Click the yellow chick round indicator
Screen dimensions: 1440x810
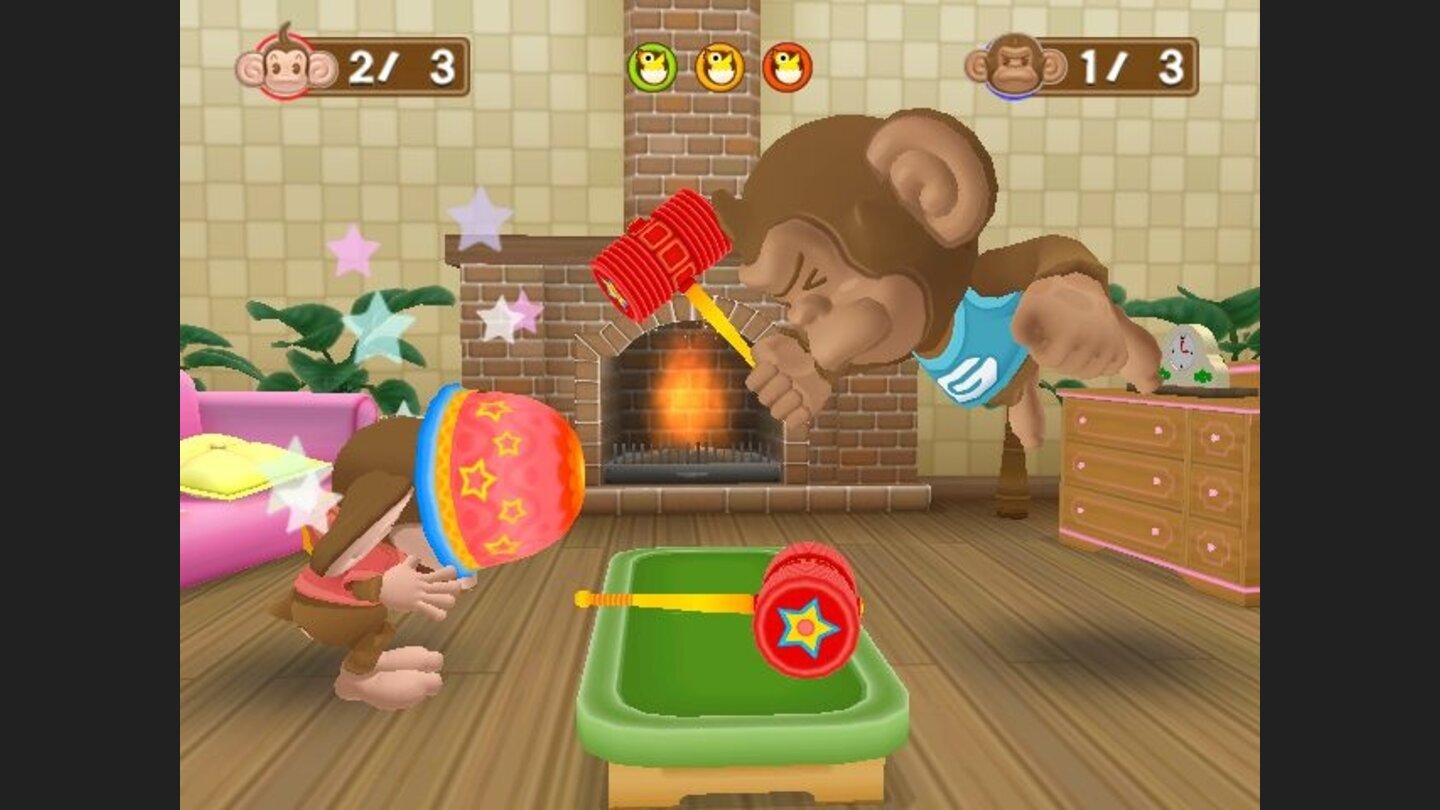pos(717,65)
